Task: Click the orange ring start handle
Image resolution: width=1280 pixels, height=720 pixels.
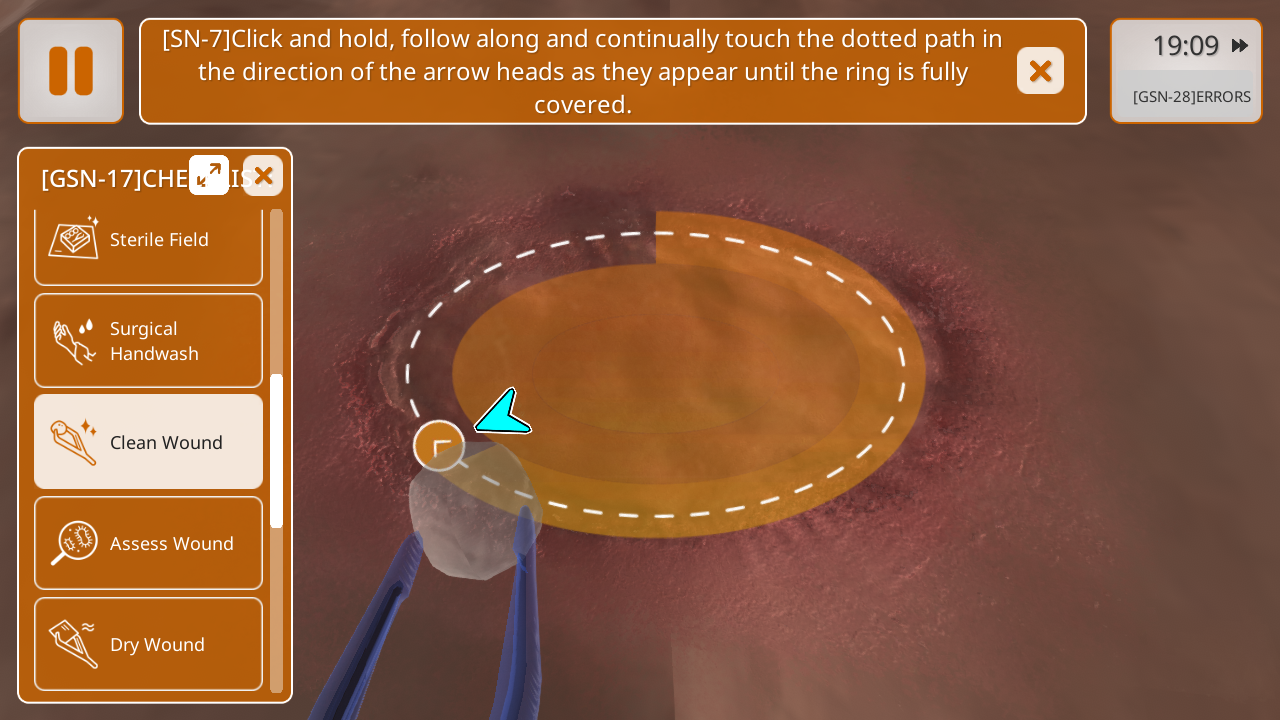Action: tap(439, 446)
